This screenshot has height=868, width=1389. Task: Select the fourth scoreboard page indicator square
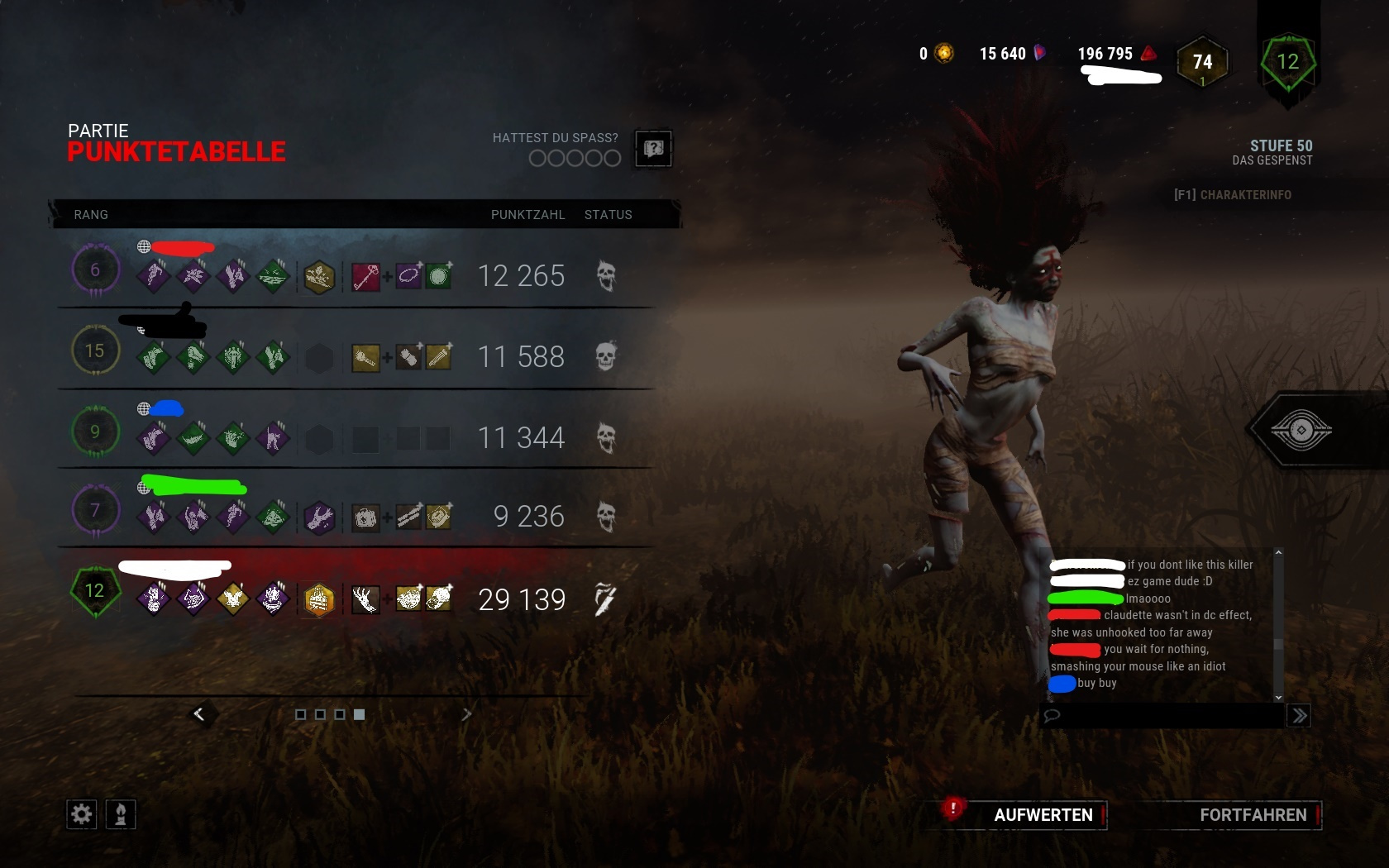pos(359,715)
